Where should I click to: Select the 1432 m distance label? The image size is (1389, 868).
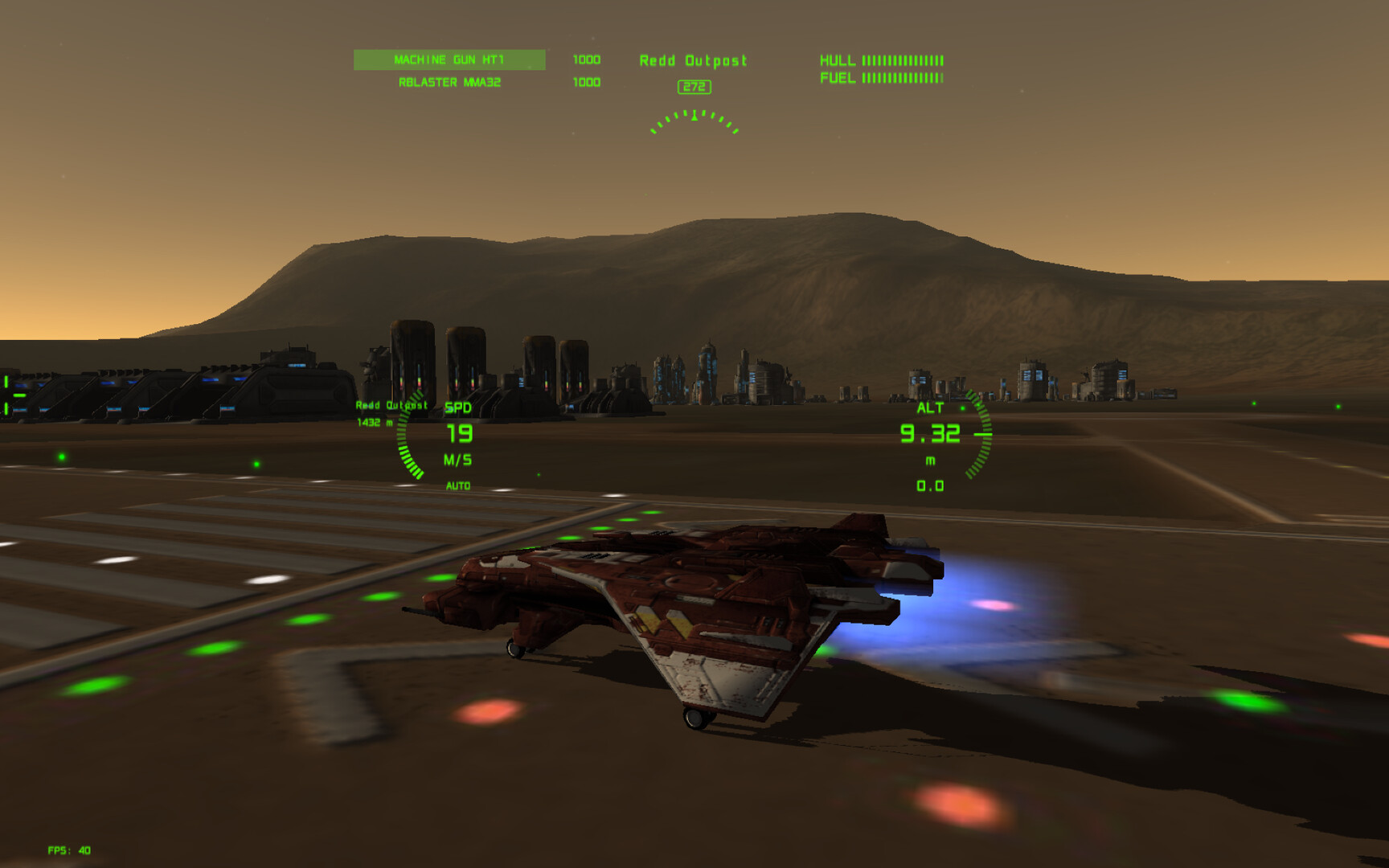click(x=375, y=423)
